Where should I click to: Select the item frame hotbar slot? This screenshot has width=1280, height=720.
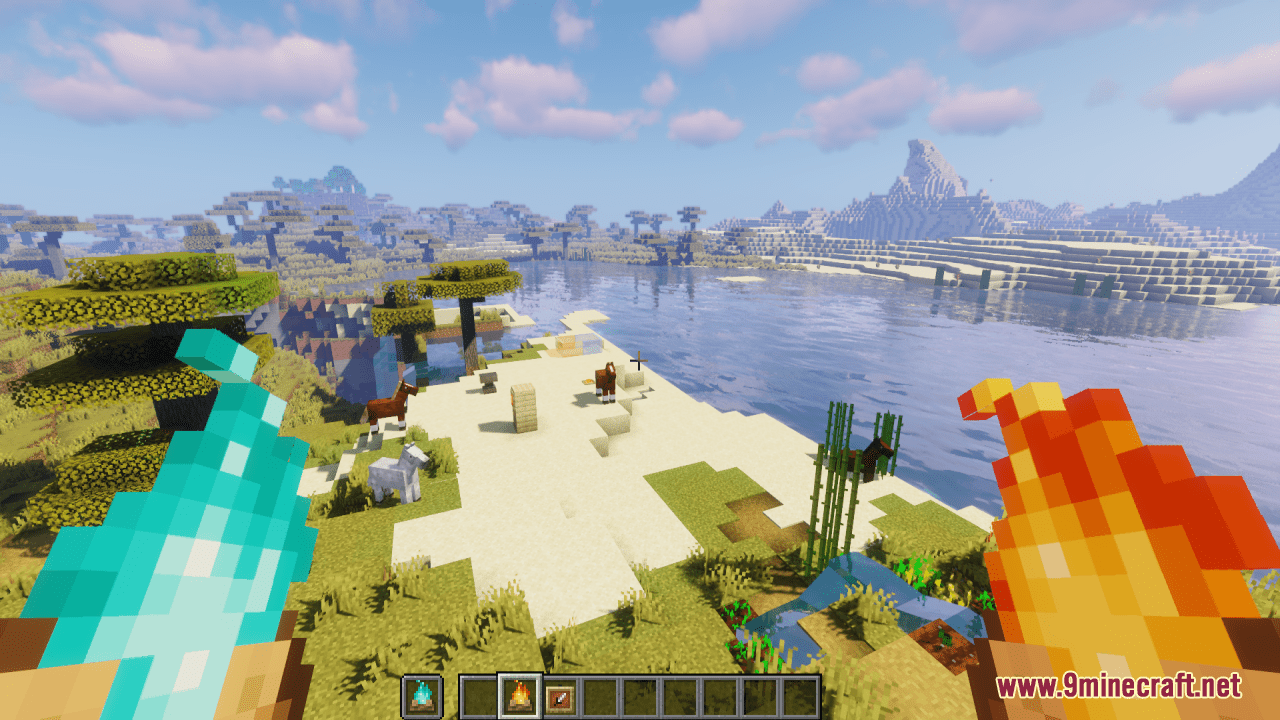pyautogui.click(x=560, y=696)
